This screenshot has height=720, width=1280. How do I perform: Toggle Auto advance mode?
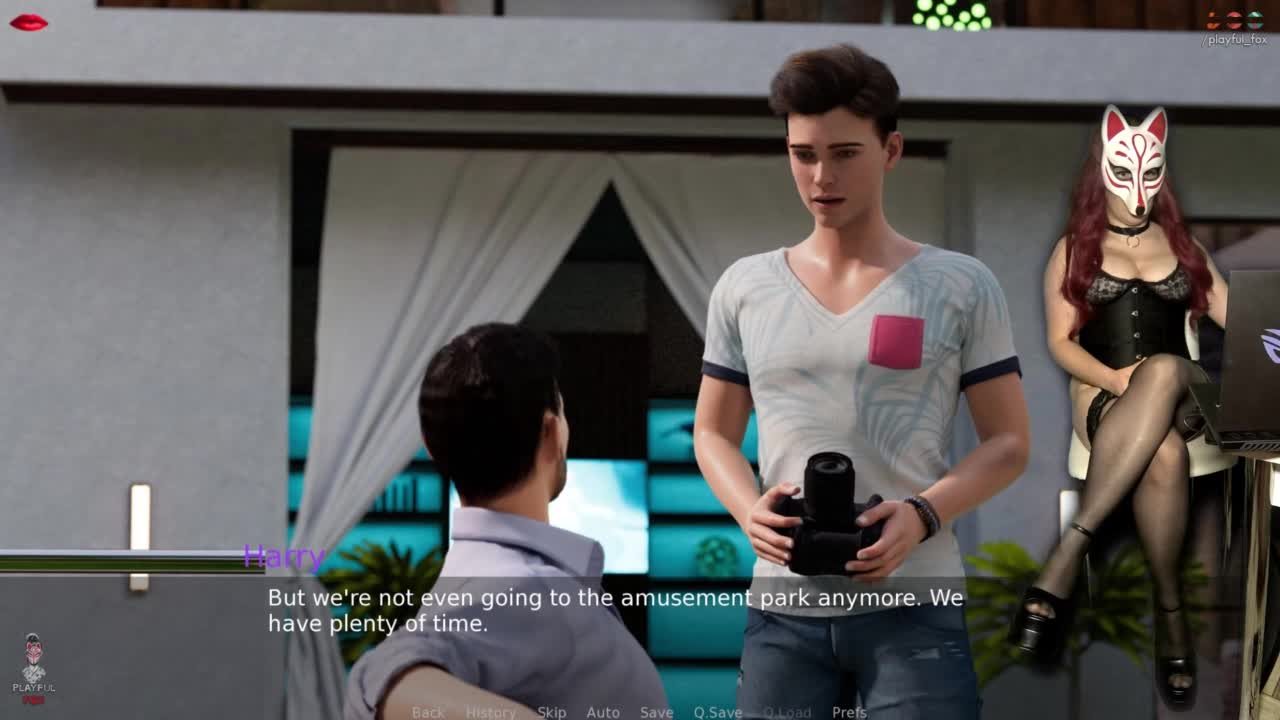pos(603,712)
